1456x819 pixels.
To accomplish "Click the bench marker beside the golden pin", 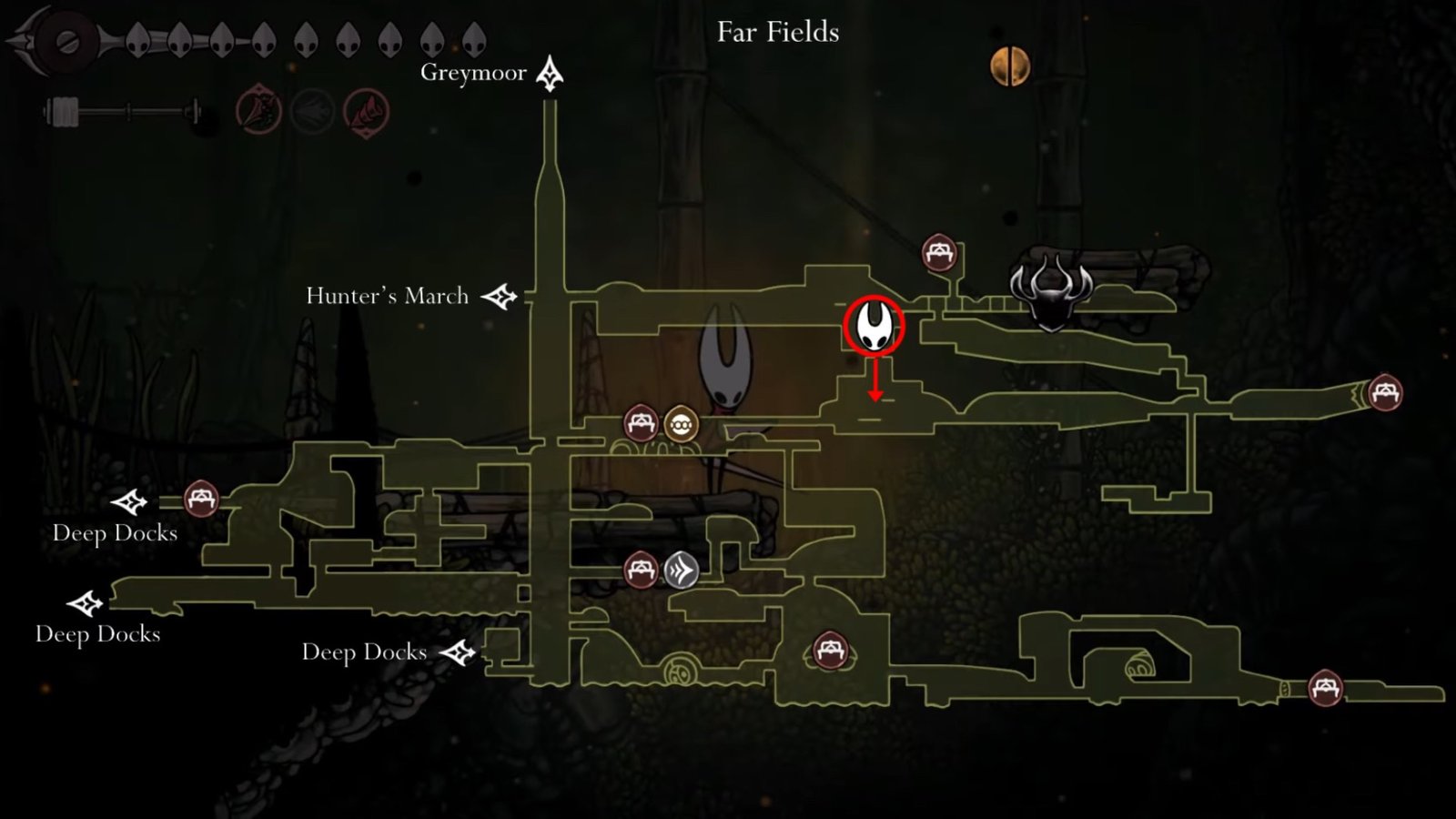I will tap(641, 423).
